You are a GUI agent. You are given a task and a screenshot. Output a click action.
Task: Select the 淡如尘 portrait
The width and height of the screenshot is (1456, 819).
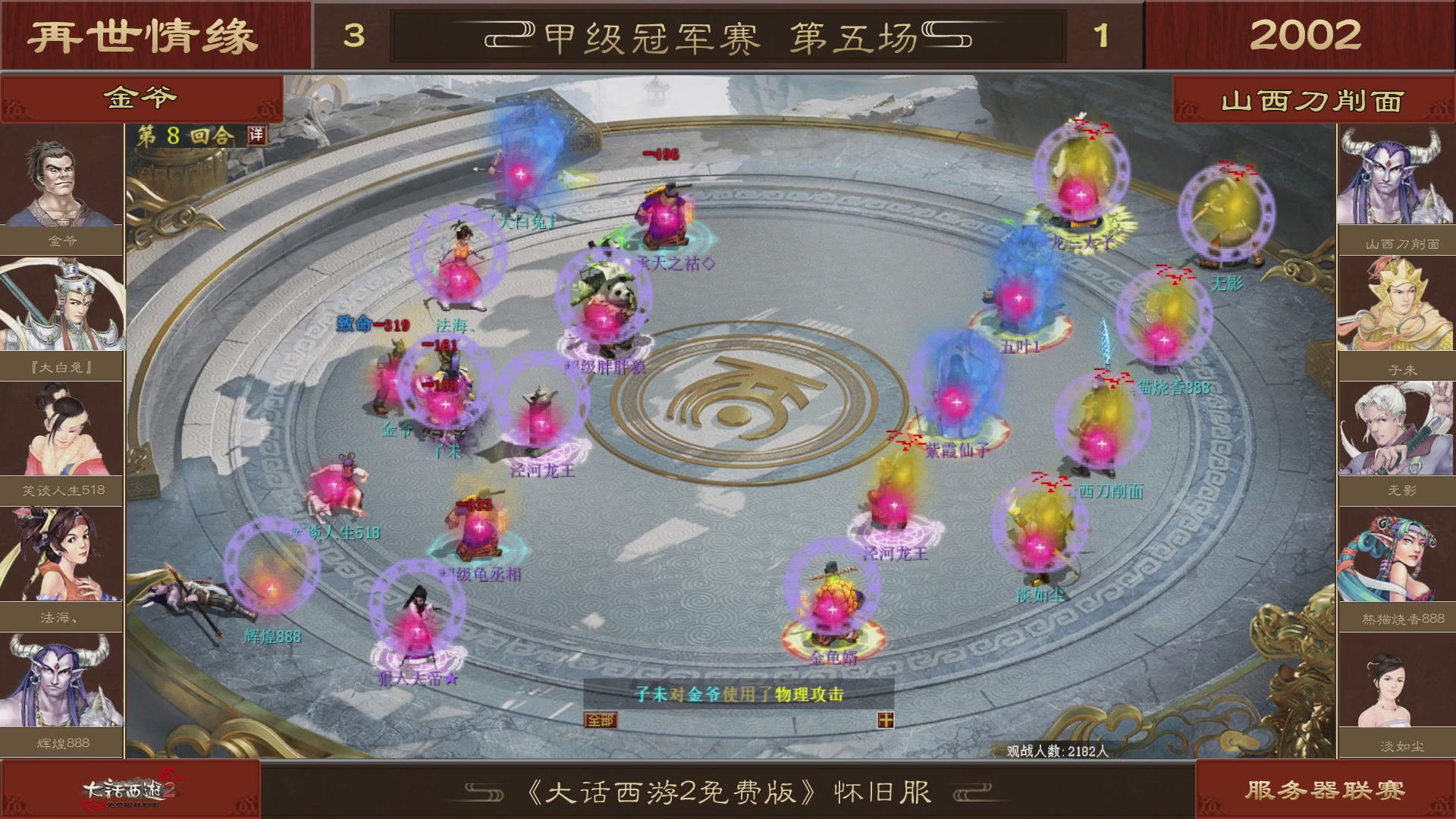(1395, 681)
